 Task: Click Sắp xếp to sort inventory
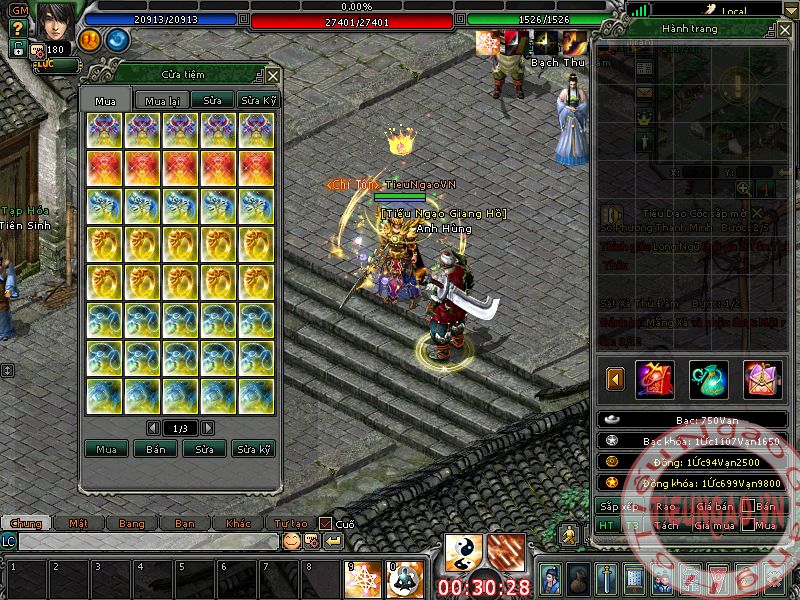point(617,506)
